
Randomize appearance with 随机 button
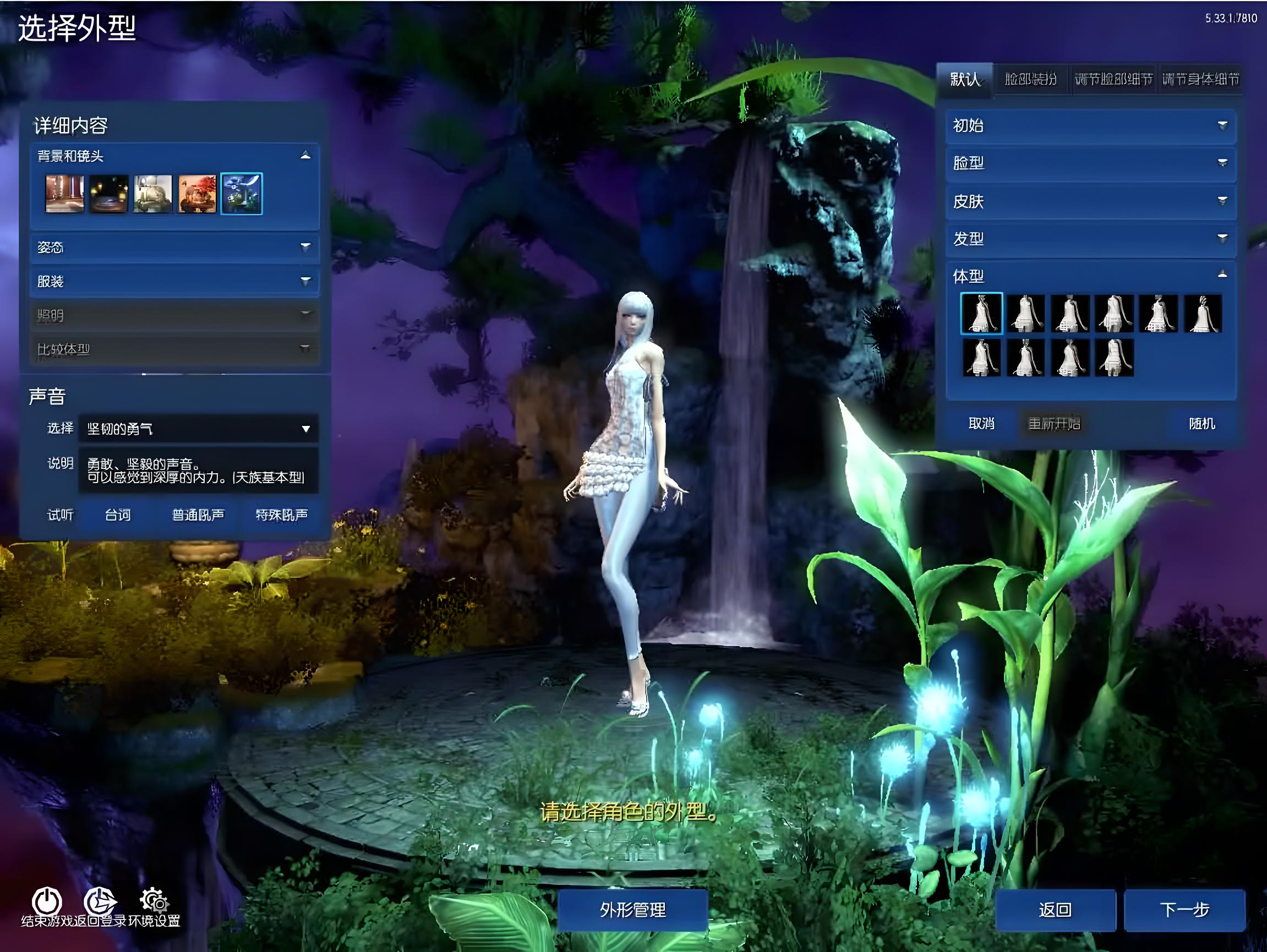coord(1201,423)
